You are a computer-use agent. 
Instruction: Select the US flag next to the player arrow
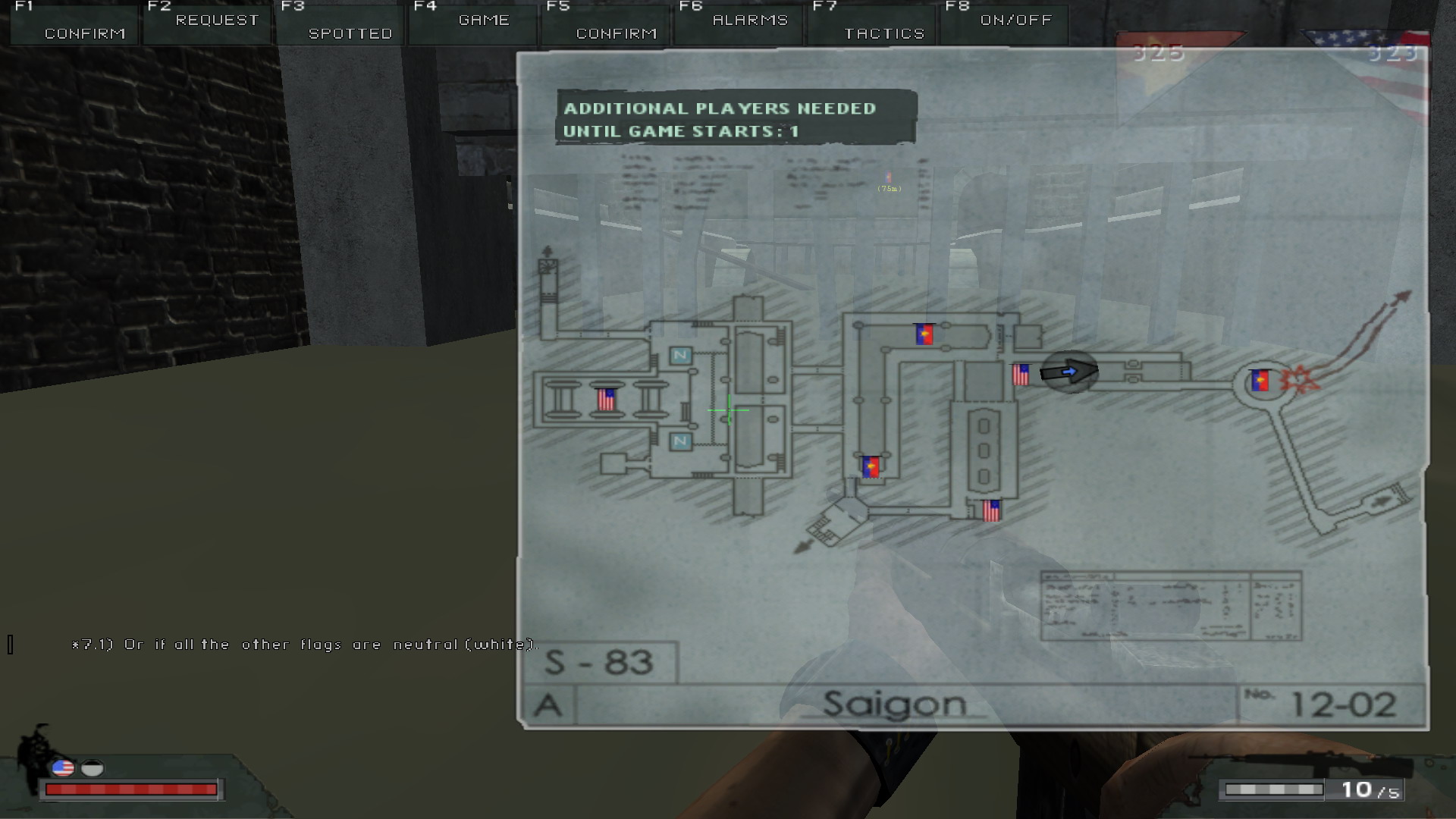click(1021, 375)
